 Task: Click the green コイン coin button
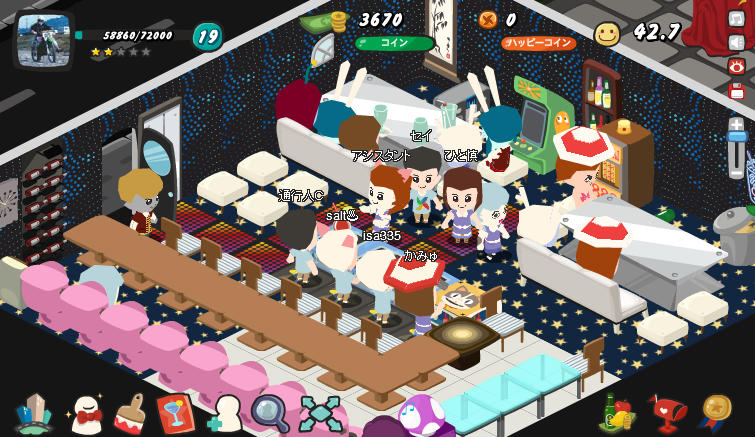coord(394,43)
